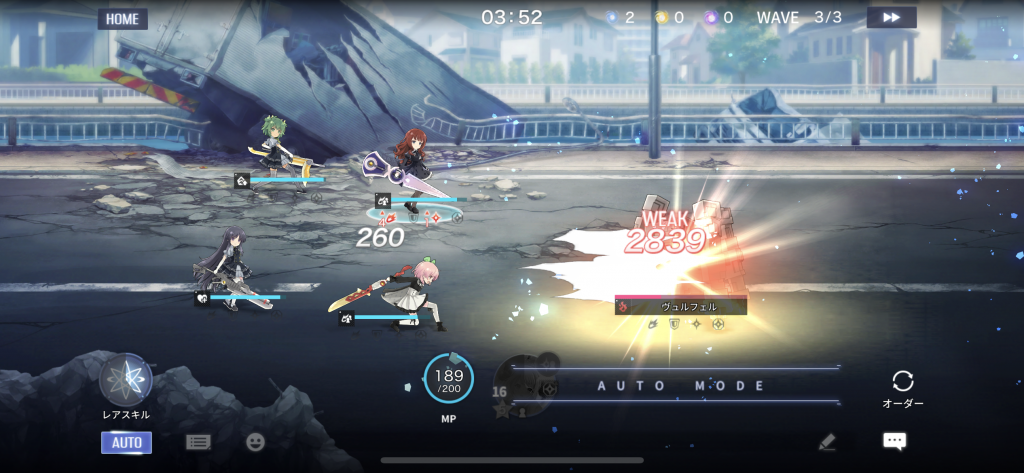Toggle the fast-forward speed button

coord(891,18)
